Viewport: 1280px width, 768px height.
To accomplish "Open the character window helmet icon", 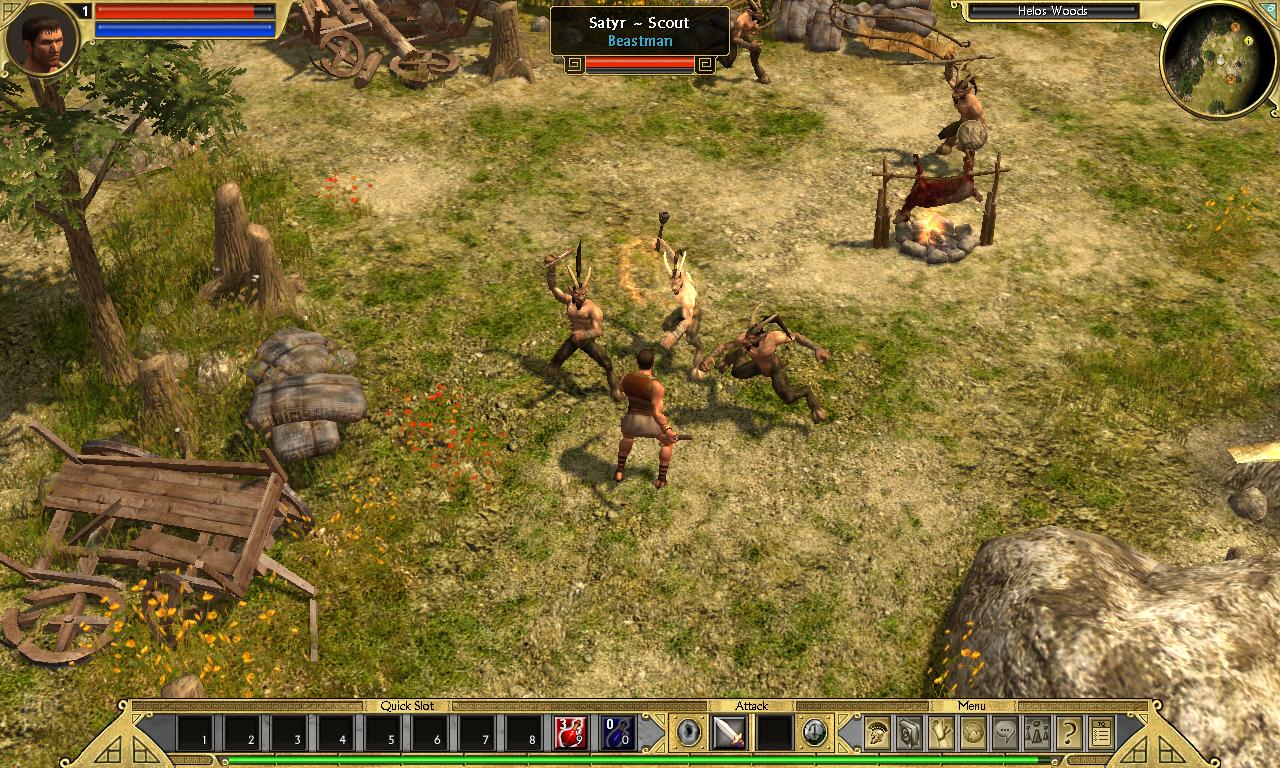I will 877,733.
